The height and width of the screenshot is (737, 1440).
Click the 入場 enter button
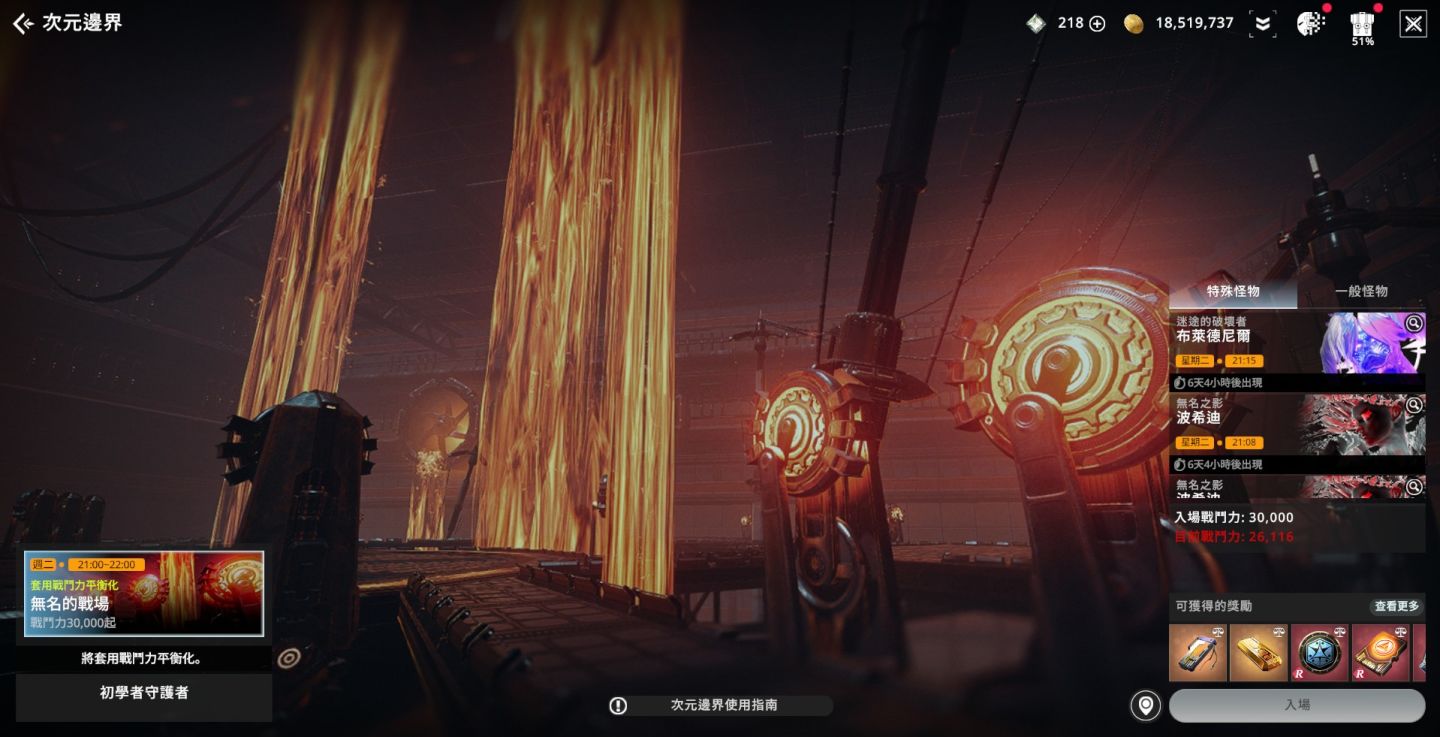coord(1297,705)
